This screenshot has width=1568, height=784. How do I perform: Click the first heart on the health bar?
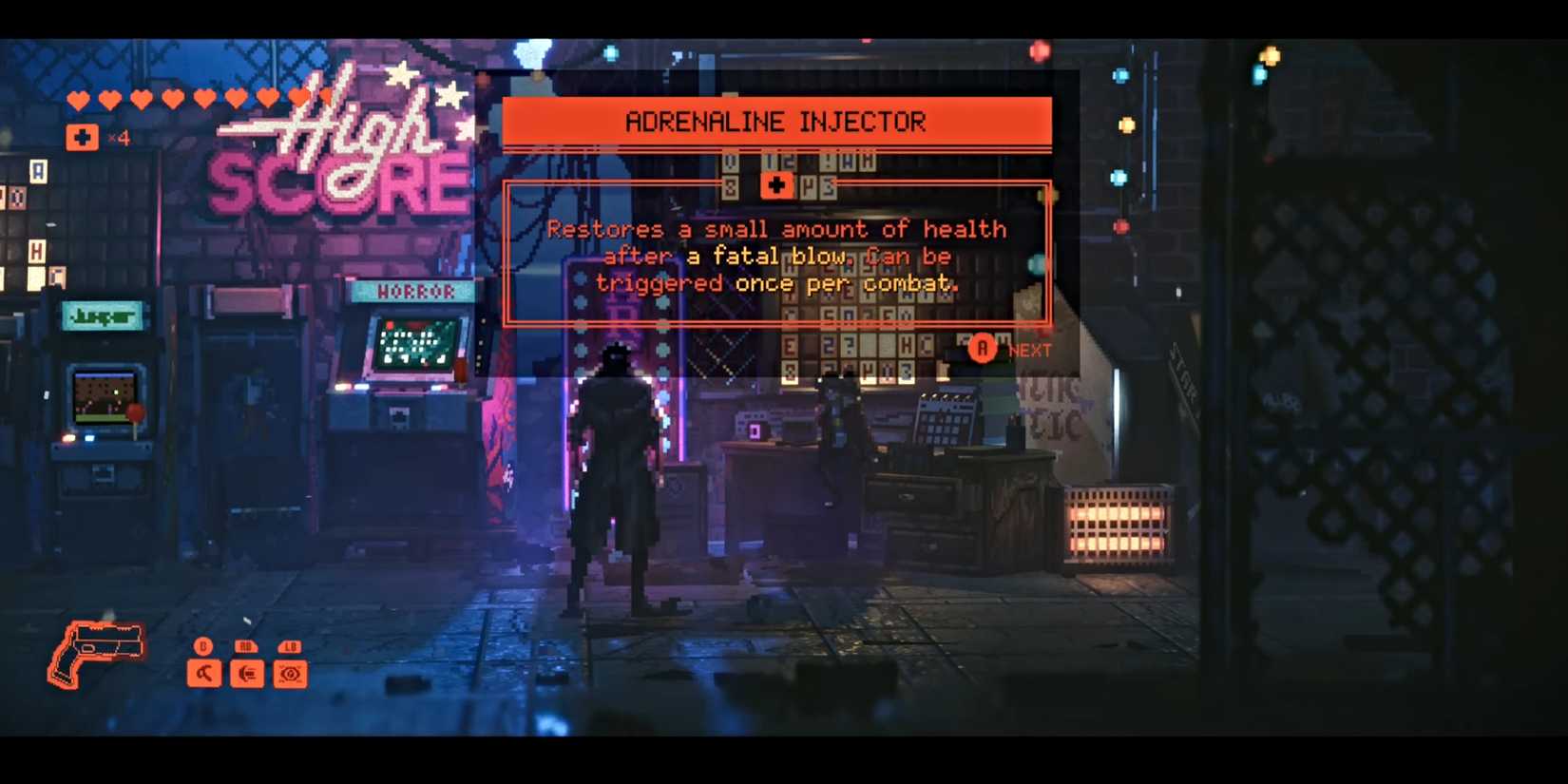click(x=78, y=97)
